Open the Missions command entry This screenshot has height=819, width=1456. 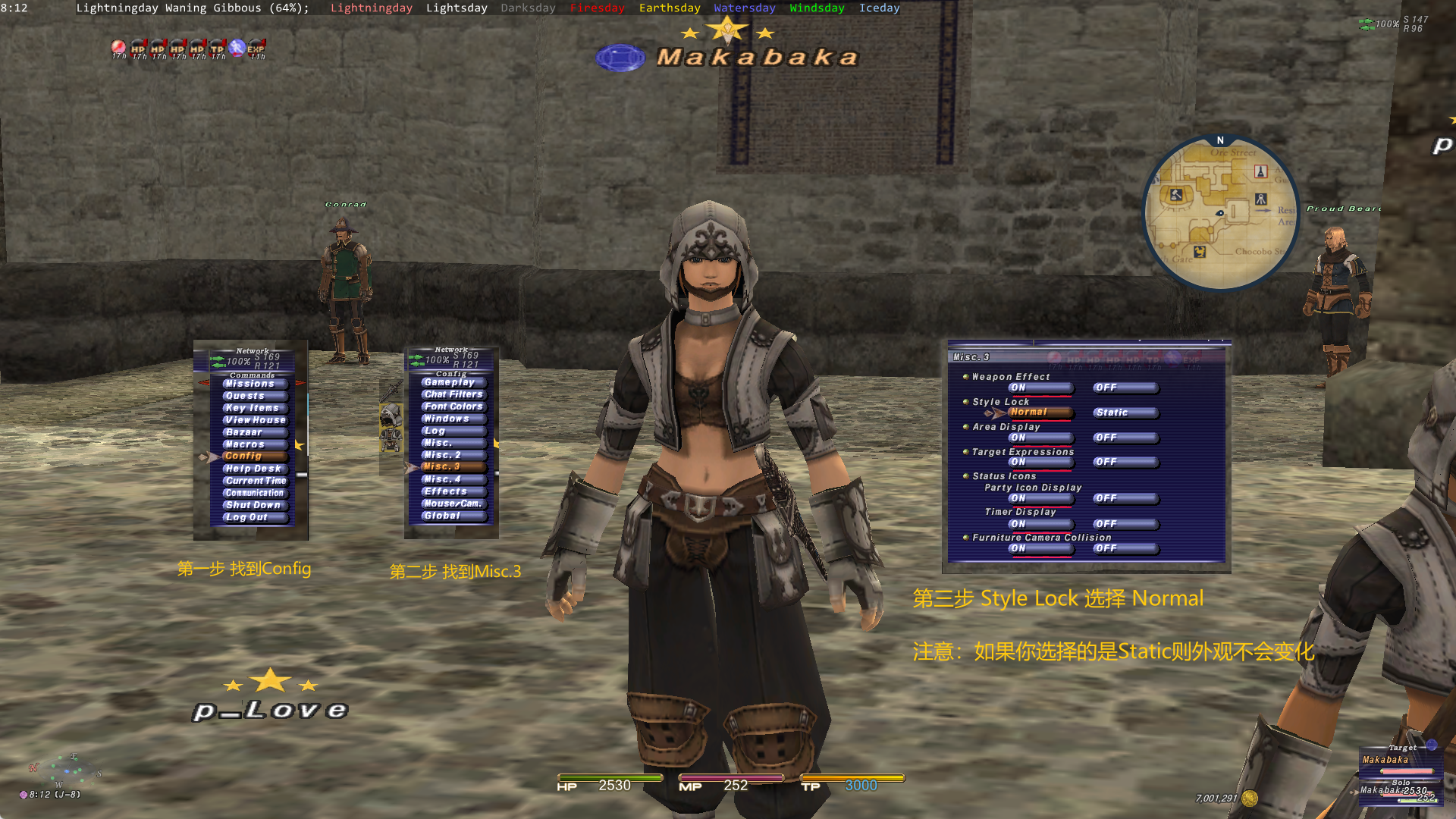(x=249, y=384)
